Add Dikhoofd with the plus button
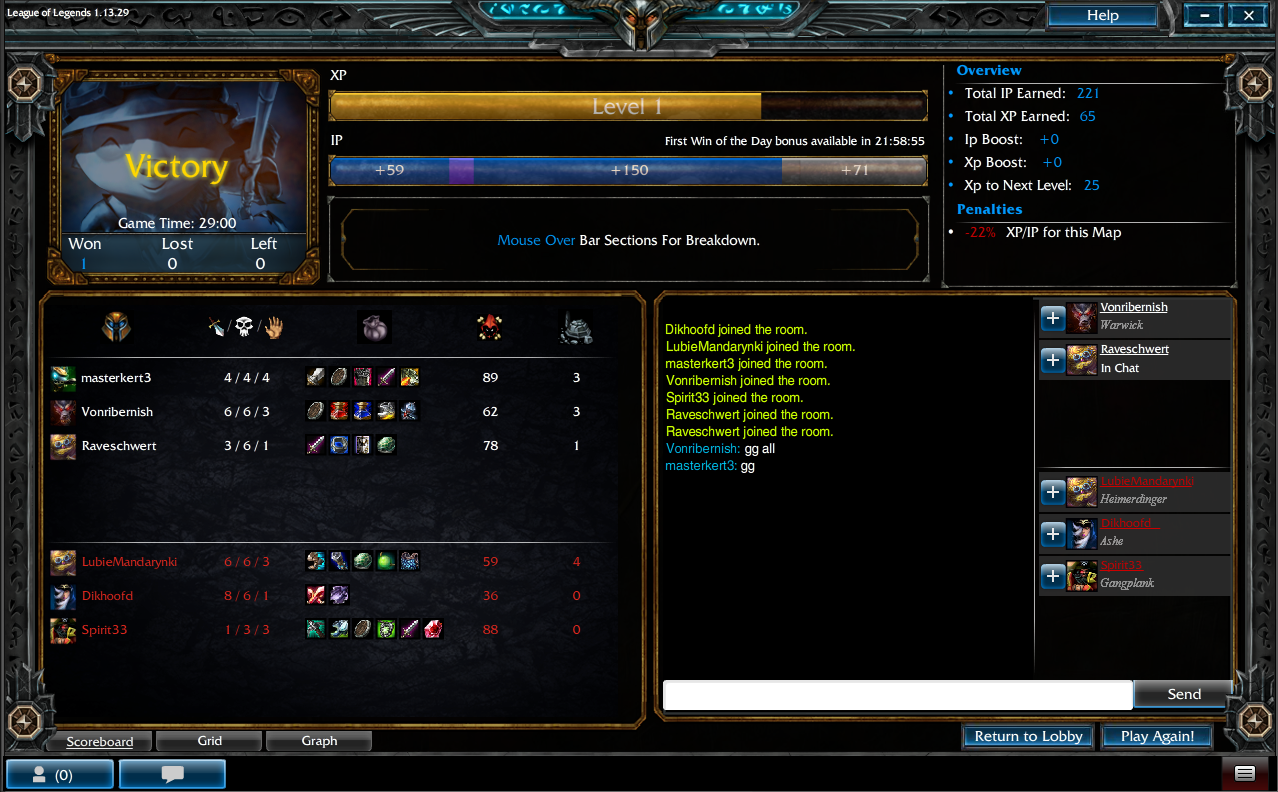This screenshot has width=1278, height=792. (1053, 534)
